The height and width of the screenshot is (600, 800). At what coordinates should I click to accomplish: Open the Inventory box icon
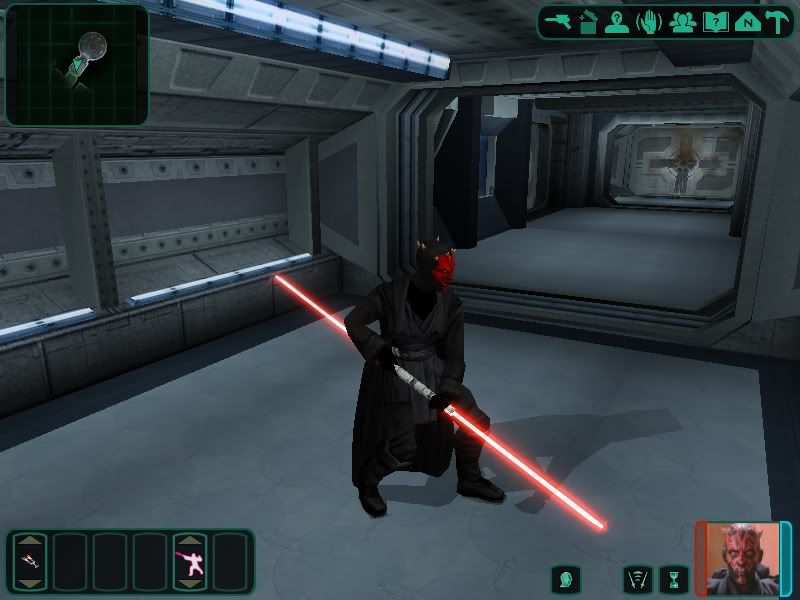point(588,22)
